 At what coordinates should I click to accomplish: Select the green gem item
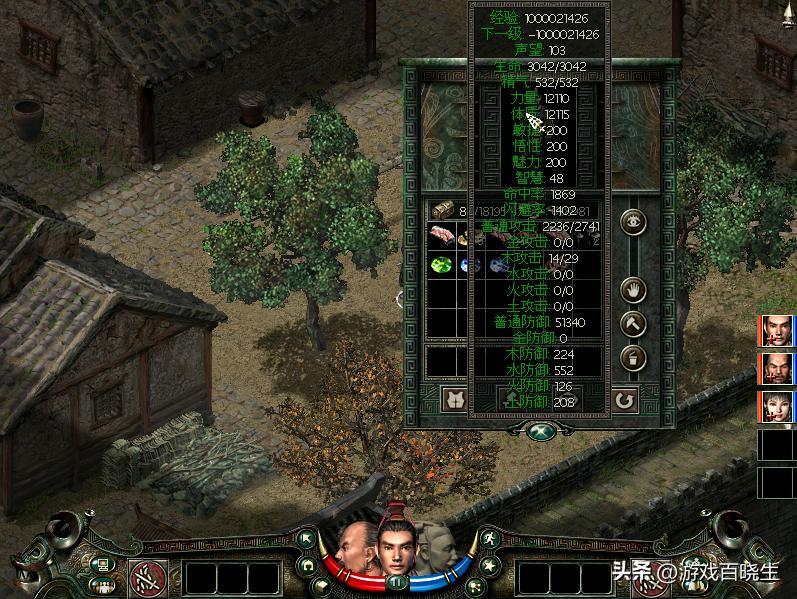tap(440, 266)
